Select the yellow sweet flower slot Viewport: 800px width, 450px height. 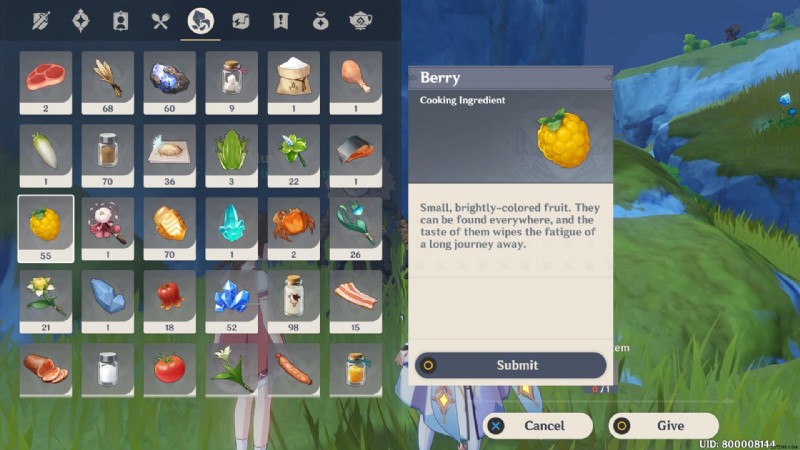46,295
